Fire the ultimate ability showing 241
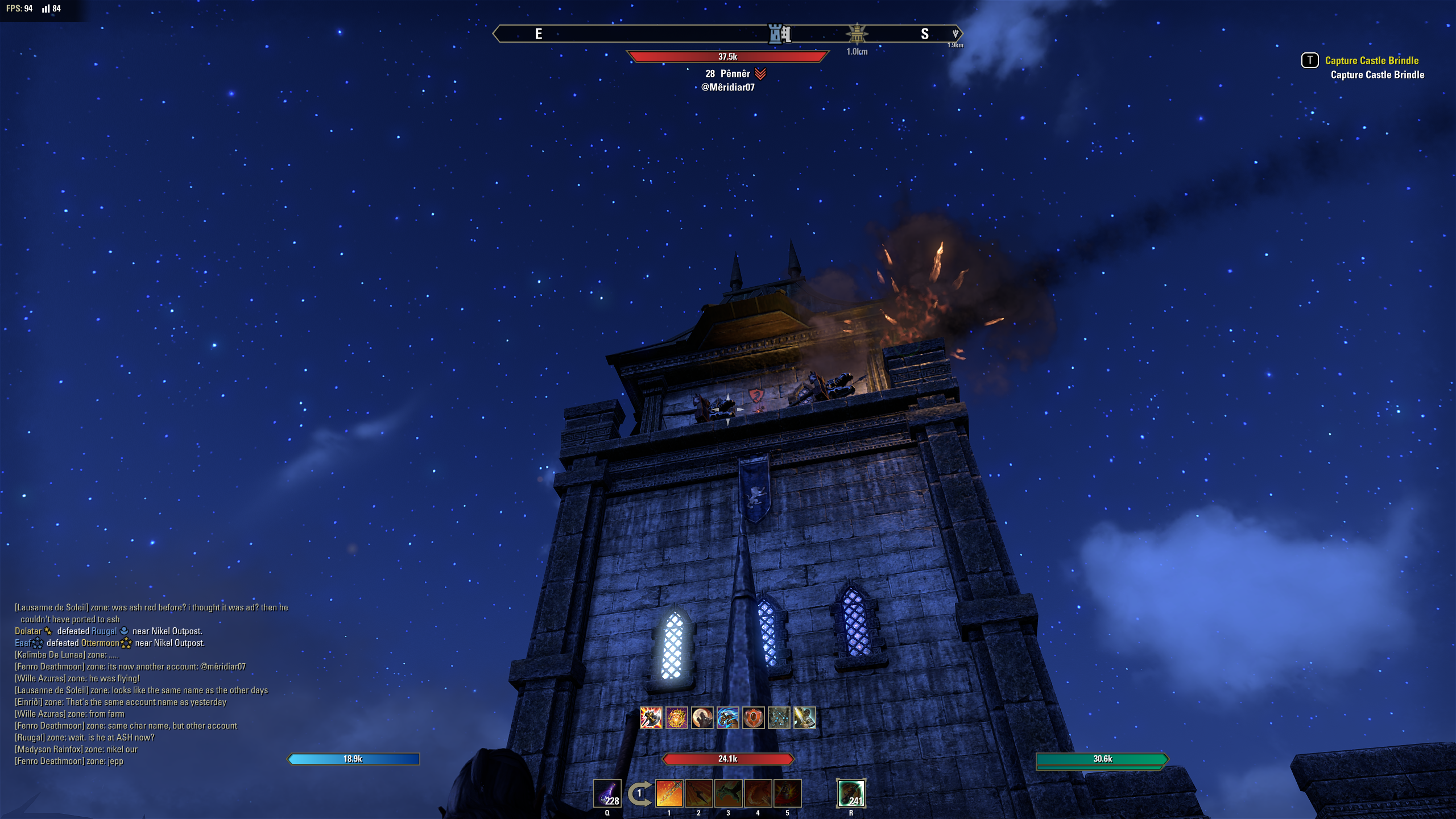Screen dimensions: 1456x819 point(851,793)
